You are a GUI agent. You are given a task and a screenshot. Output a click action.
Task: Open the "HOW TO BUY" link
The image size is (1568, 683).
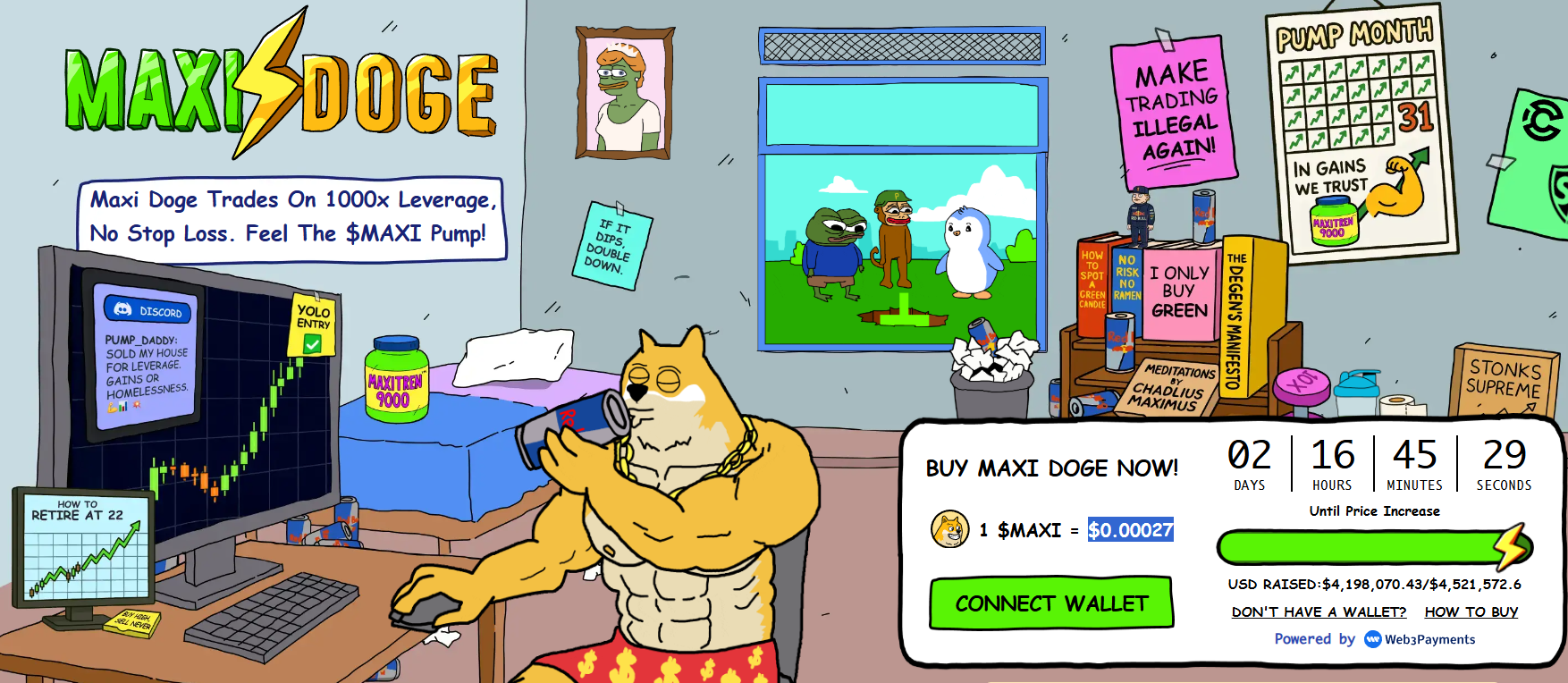(1471, 611)
